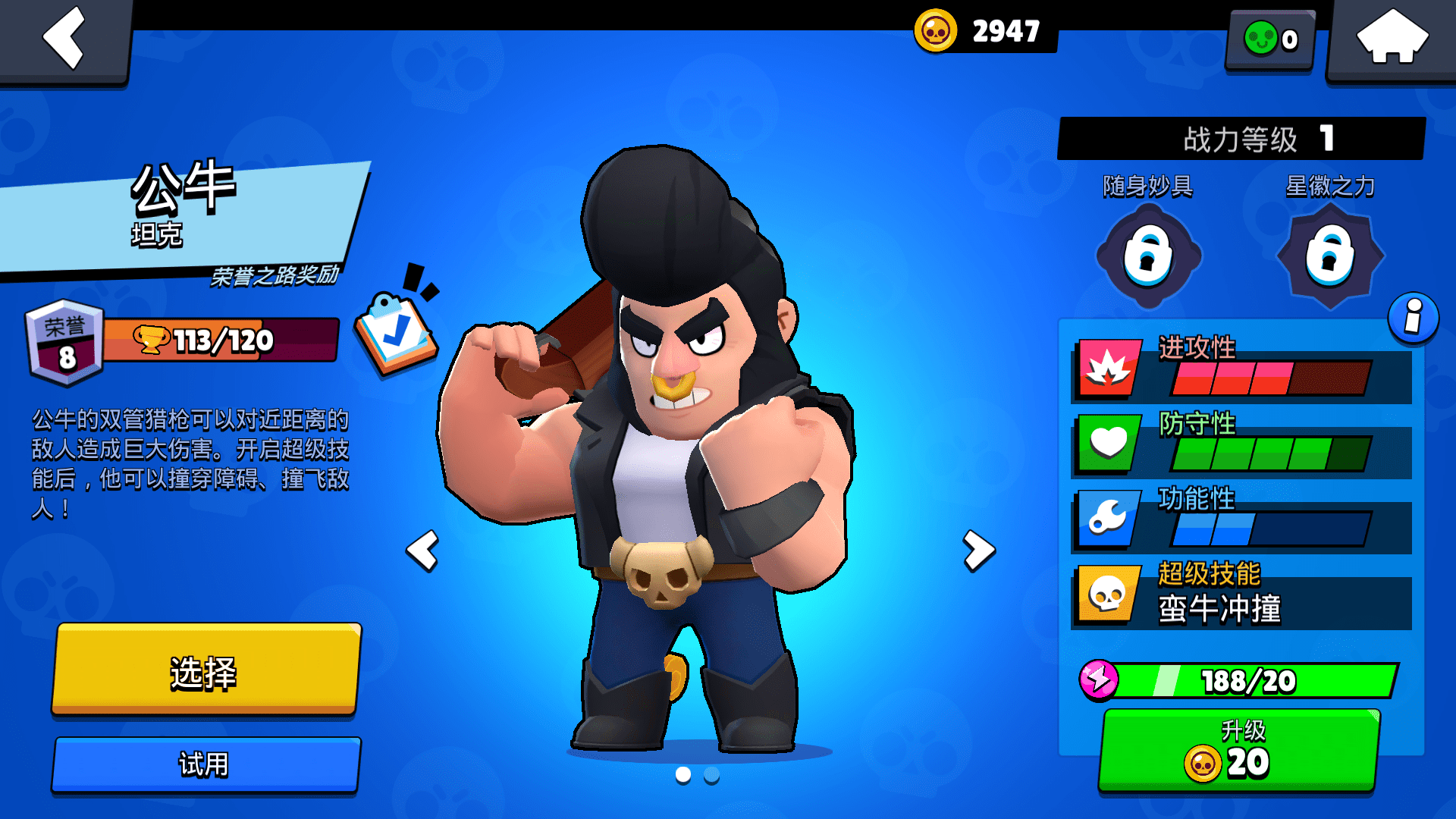Upgrade the brawler for 20 coins
The image size is (1456, 819).
1239,751
